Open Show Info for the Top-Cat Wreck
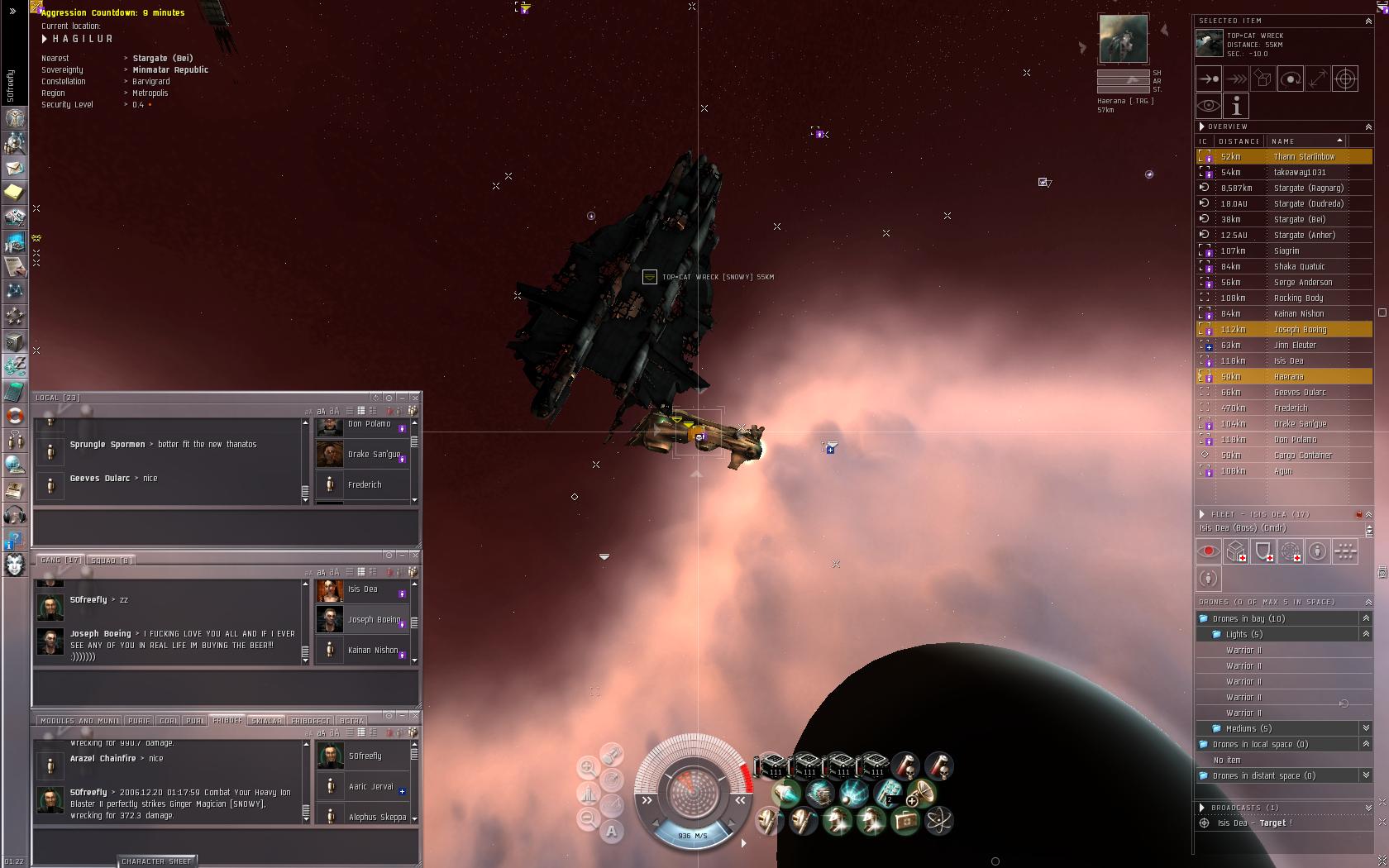 coord(1236,106)
